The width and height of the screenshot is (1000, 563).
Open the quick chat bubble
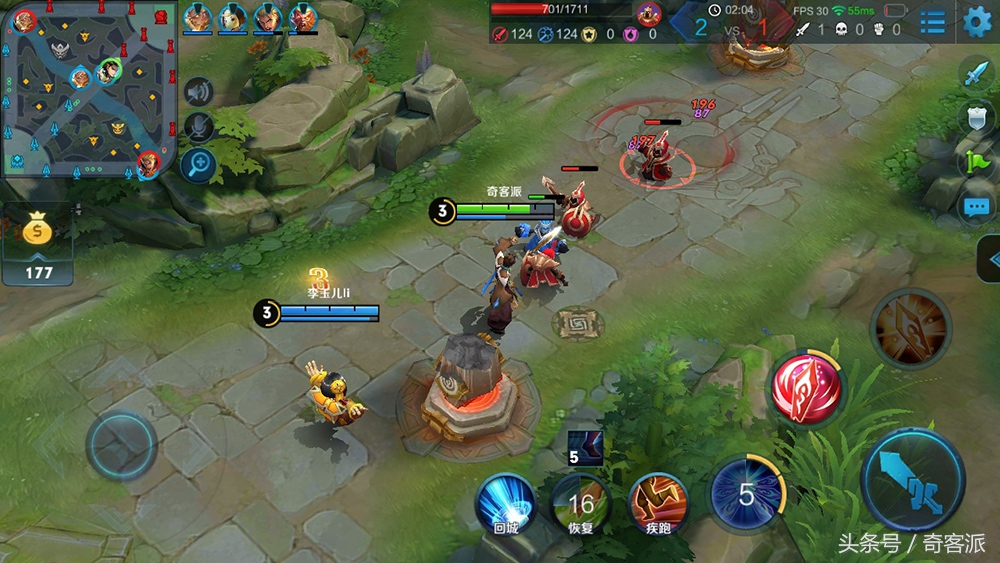pos(975,207)
